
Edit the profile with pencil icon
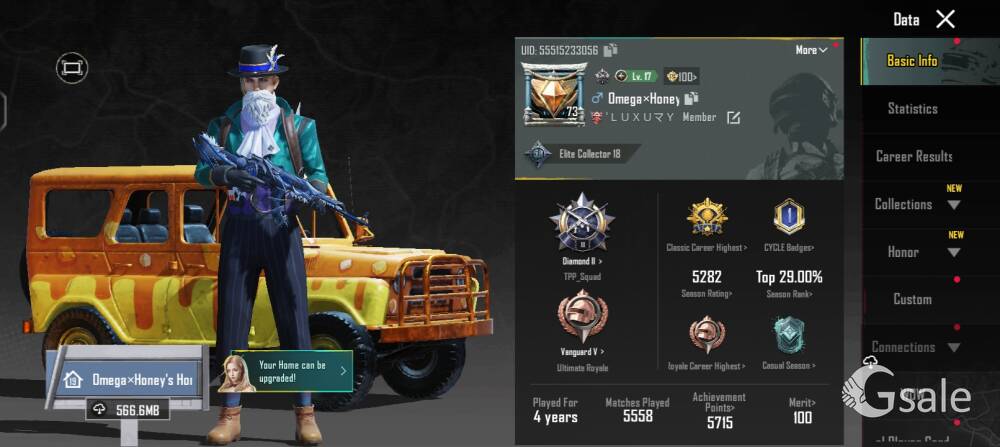click(733, 118)
